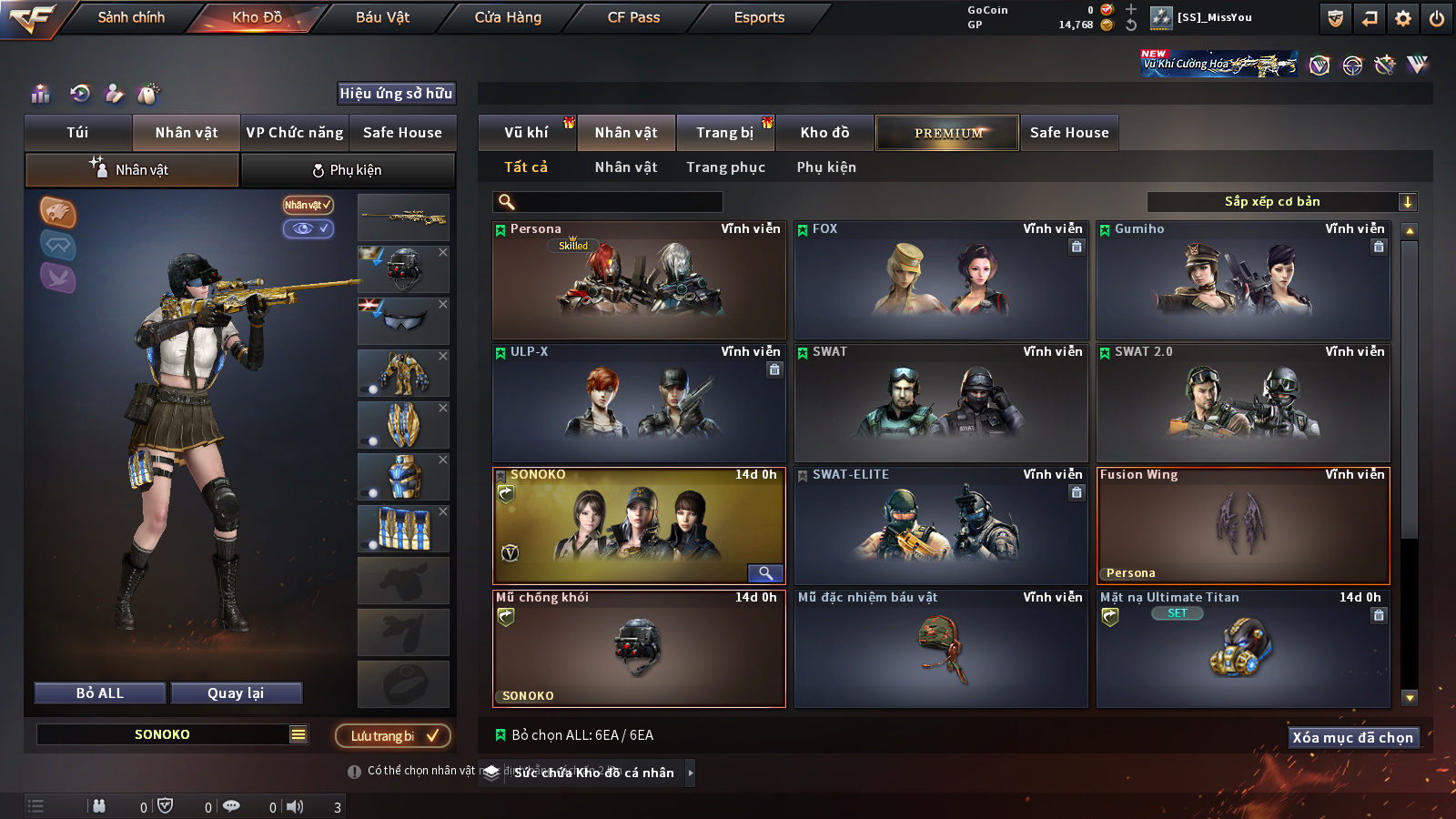Go to the Báu Vật menu
1456x819 pixels.
[x=382, y=17]
